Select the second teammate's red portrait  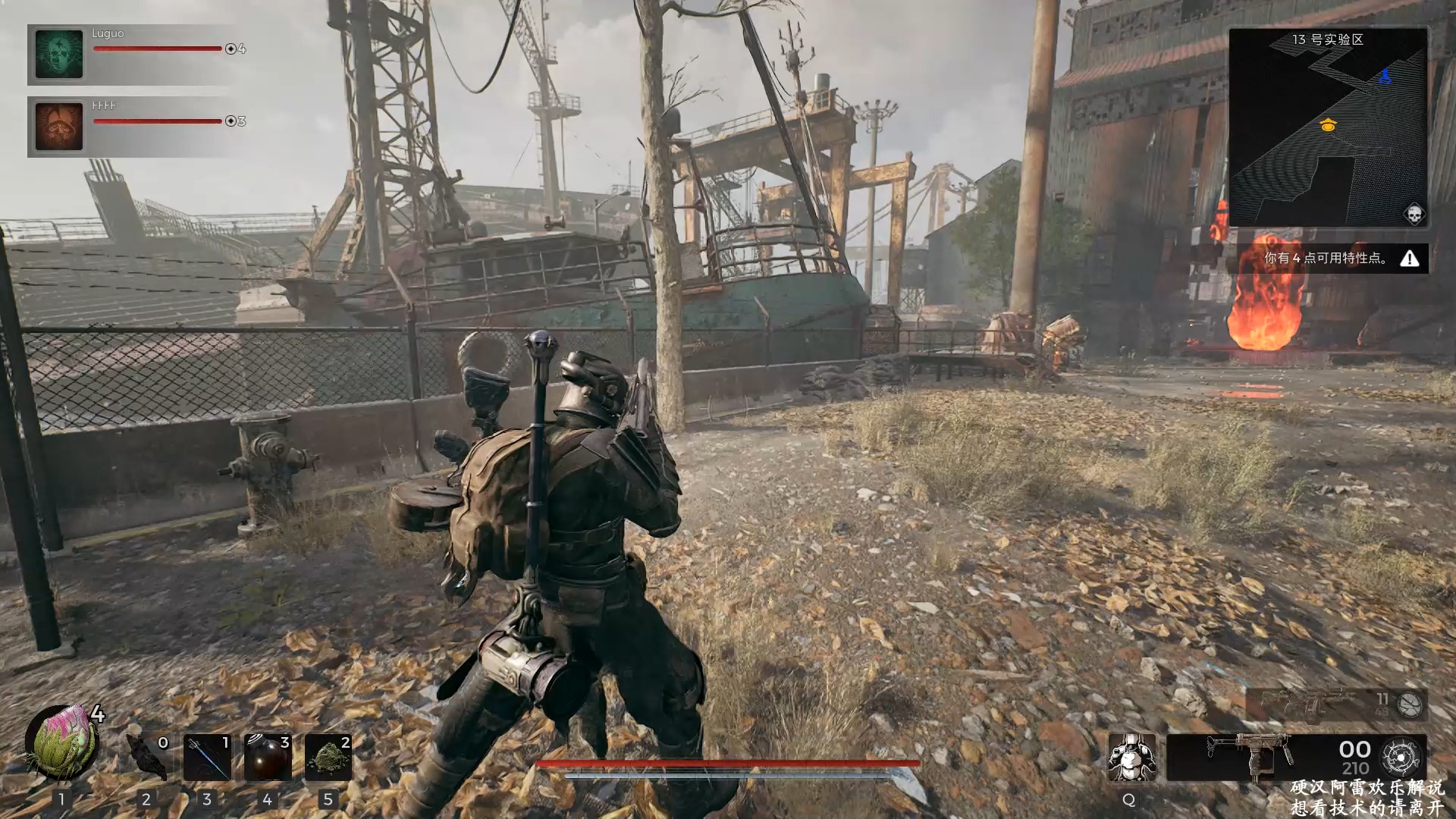[59, 127]
